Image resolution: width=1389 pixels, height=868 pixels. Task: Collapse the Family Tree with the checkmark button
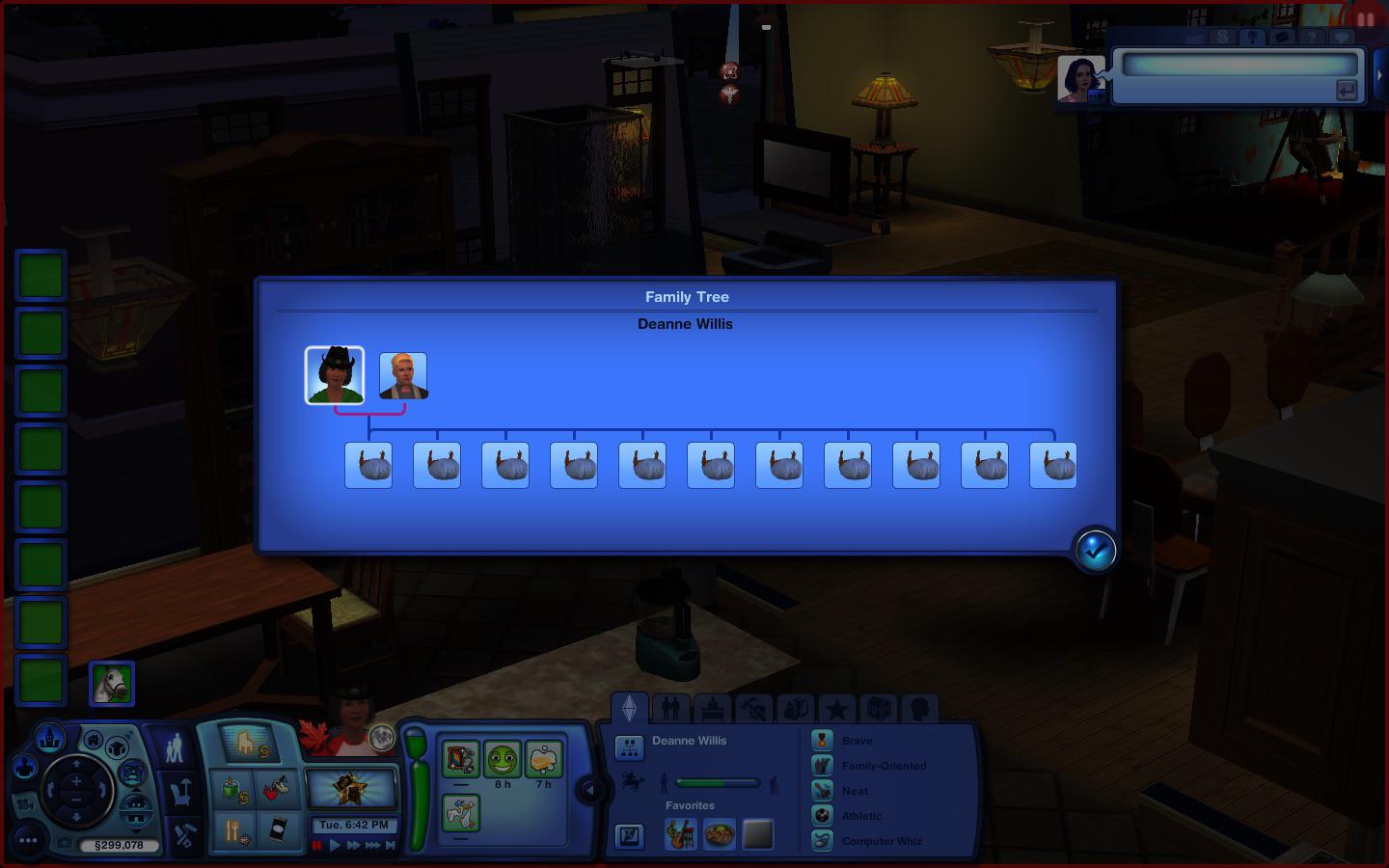coord(1095,550)
